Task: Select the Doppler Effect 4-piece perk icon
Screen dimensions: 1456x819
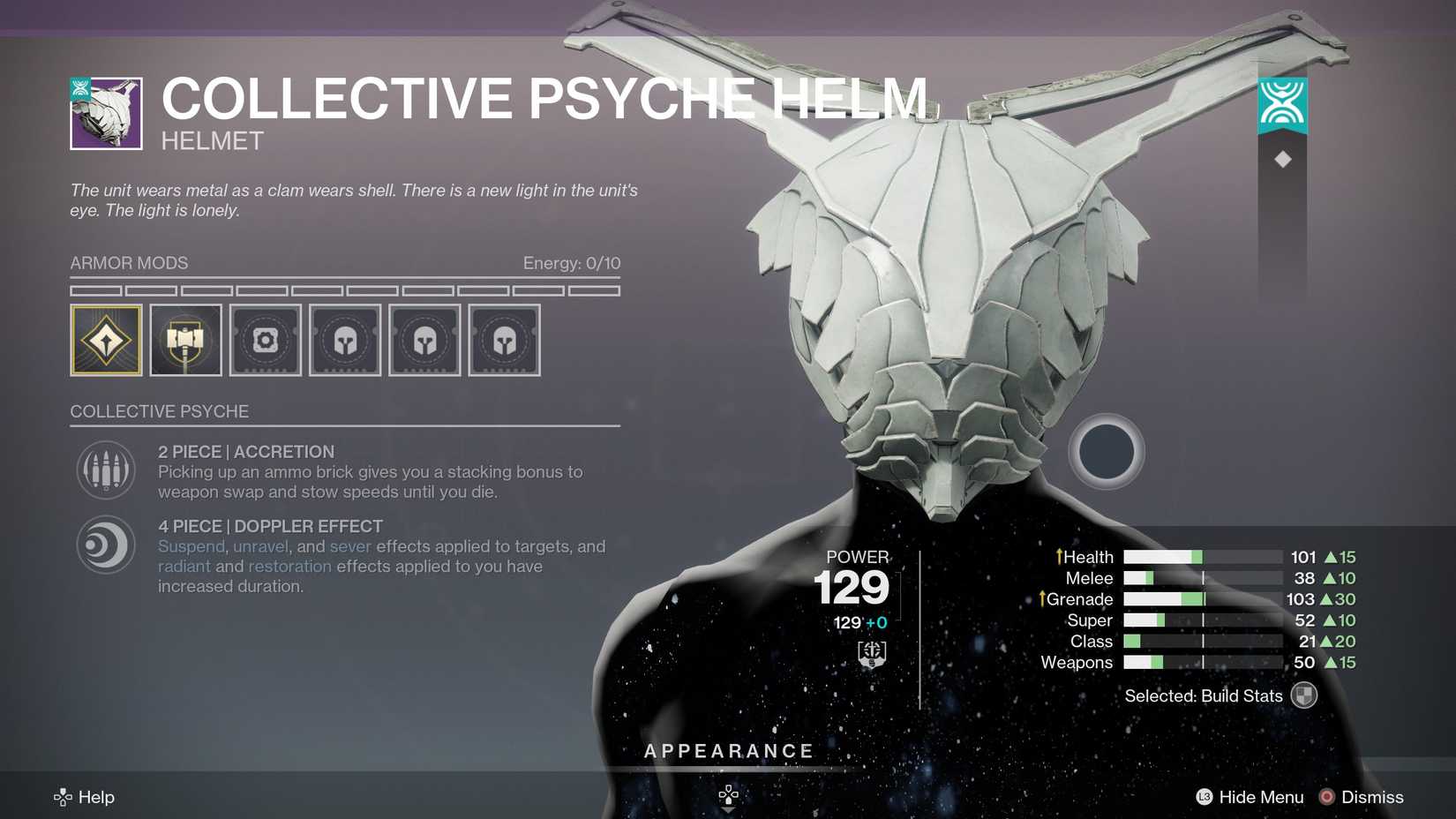Action: tap(105, 545)
